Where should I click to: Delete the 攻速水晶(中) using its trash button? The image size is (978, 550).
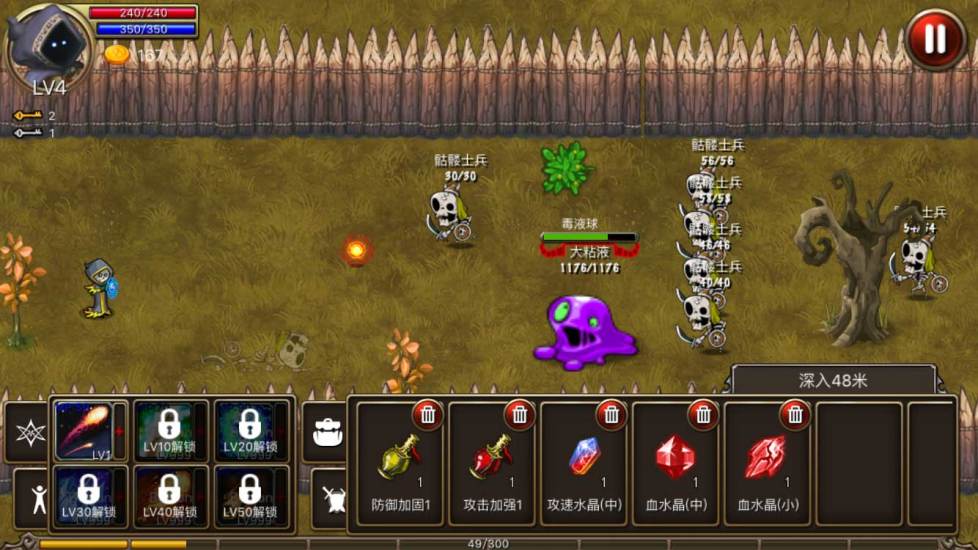click(611, 414)
